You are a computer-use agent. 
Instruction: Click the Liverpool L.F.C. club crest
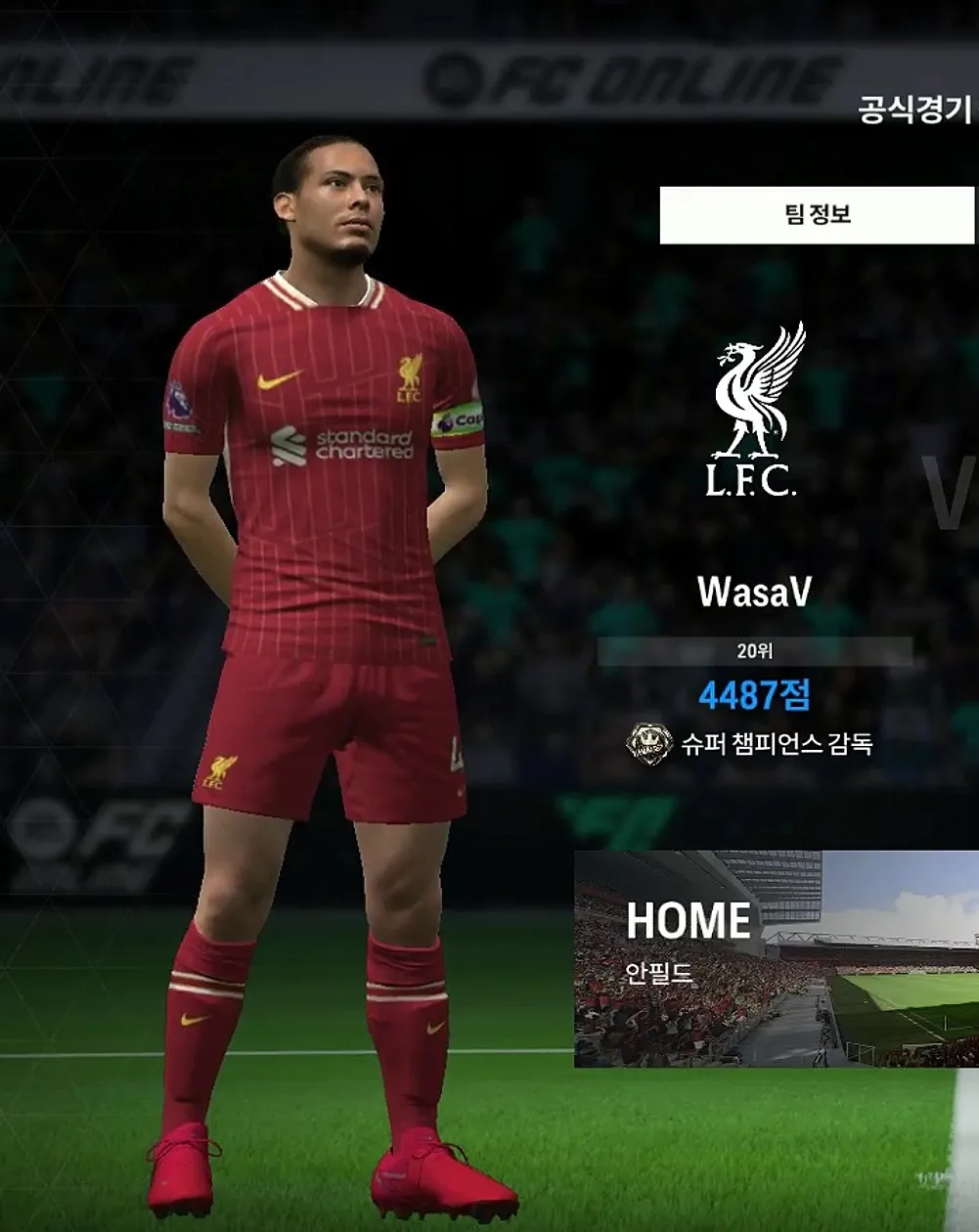pyautogui.click(x=755, y=409)
